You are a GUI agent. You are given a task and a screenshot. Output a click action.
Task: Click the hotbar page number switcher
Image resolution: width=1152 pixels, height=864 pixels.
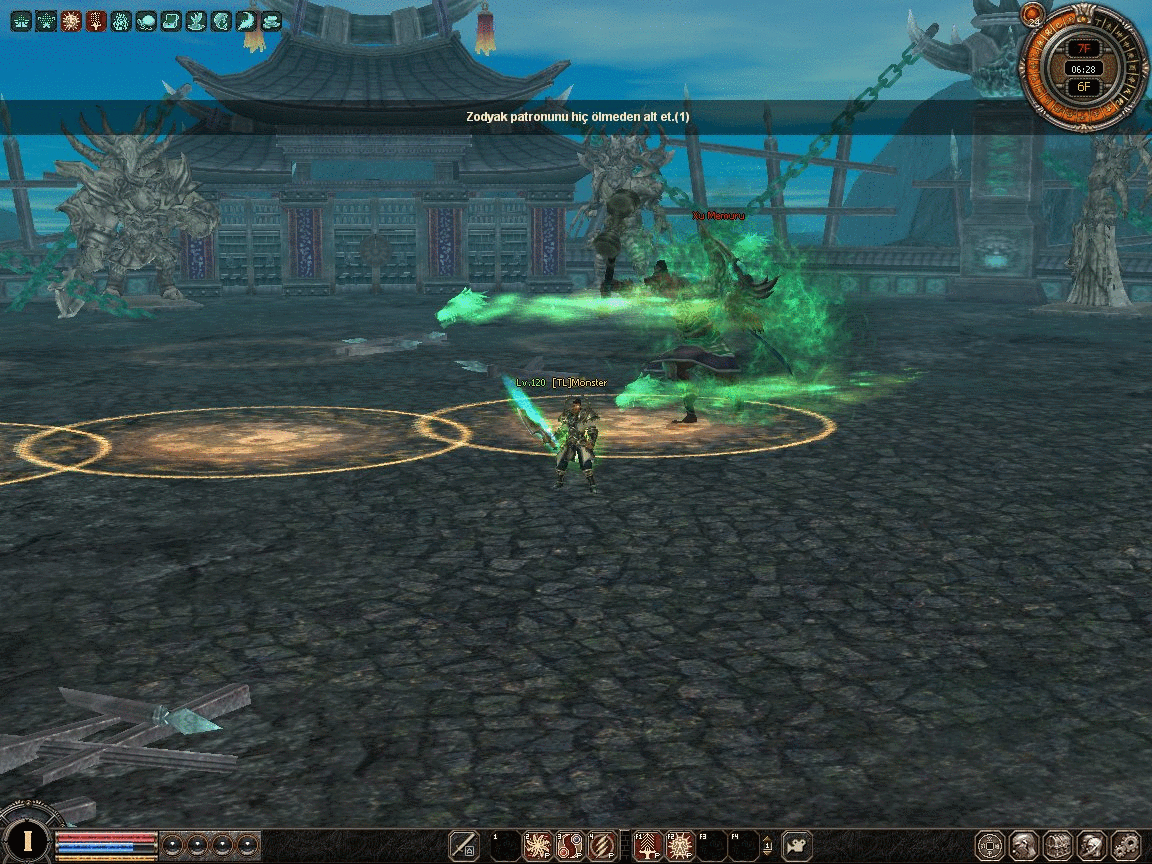pyautogui.click(x=767, y=846)
